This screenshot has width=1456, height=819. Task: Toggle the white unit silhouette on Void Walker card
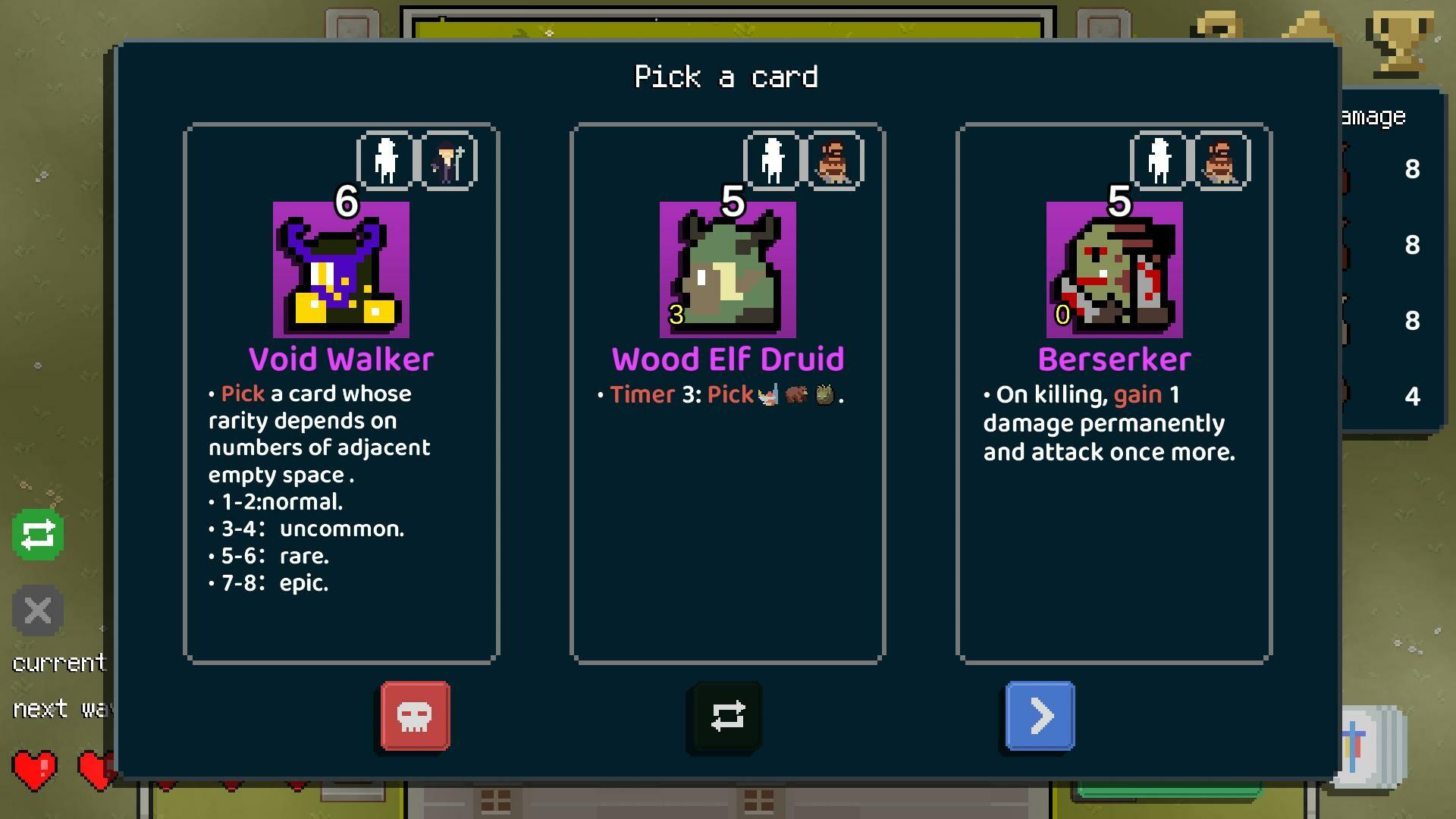click(385, 158)
